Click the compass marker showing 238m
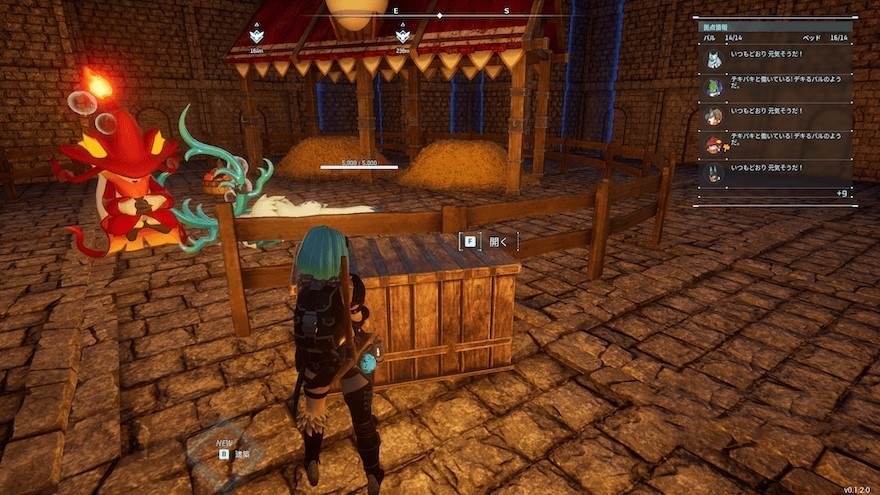Image resolution: width=880 pixels, height=495 pixels. (403, 36)
